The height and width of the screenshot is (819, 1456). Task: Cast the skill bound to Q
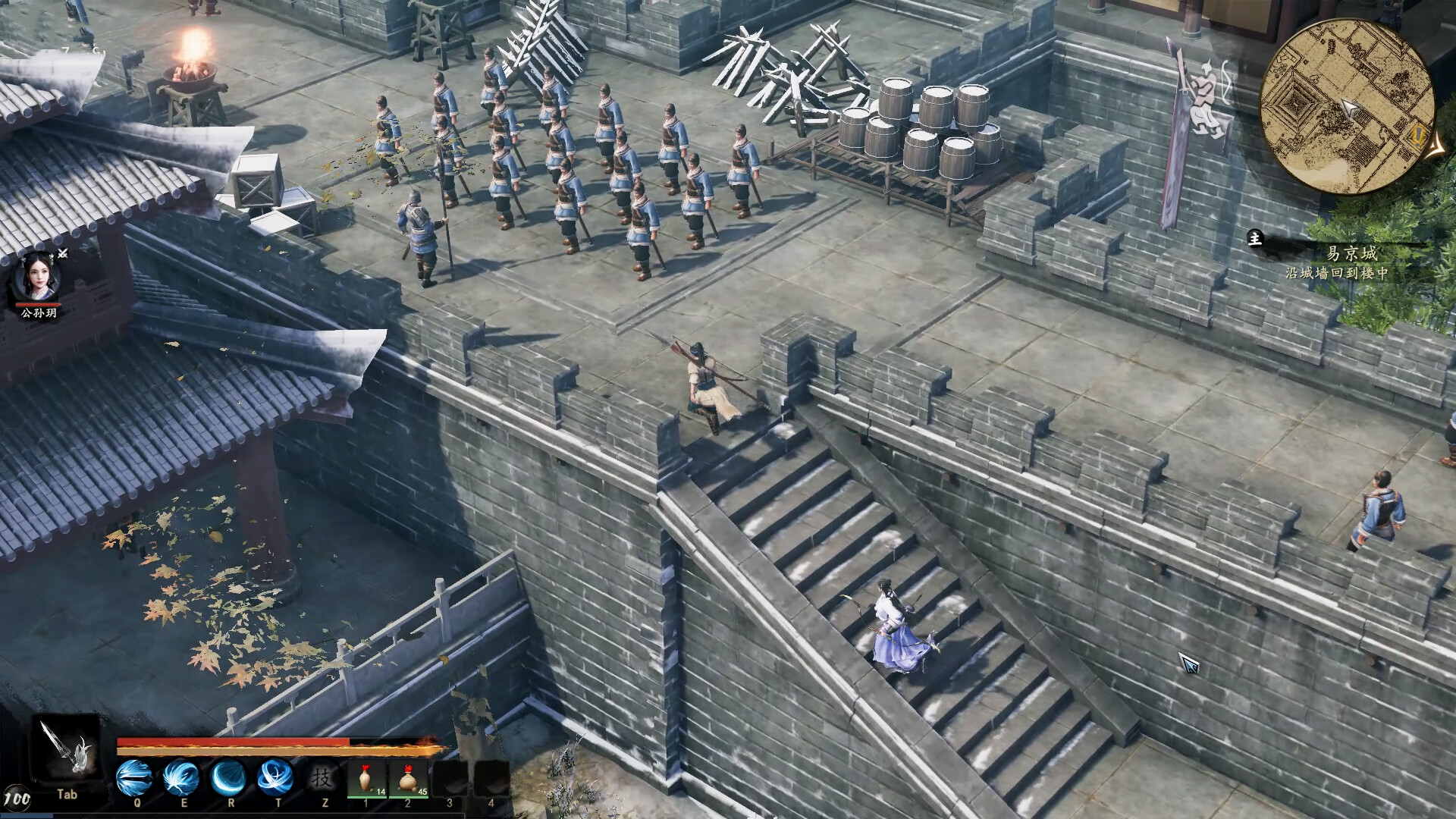136,777
